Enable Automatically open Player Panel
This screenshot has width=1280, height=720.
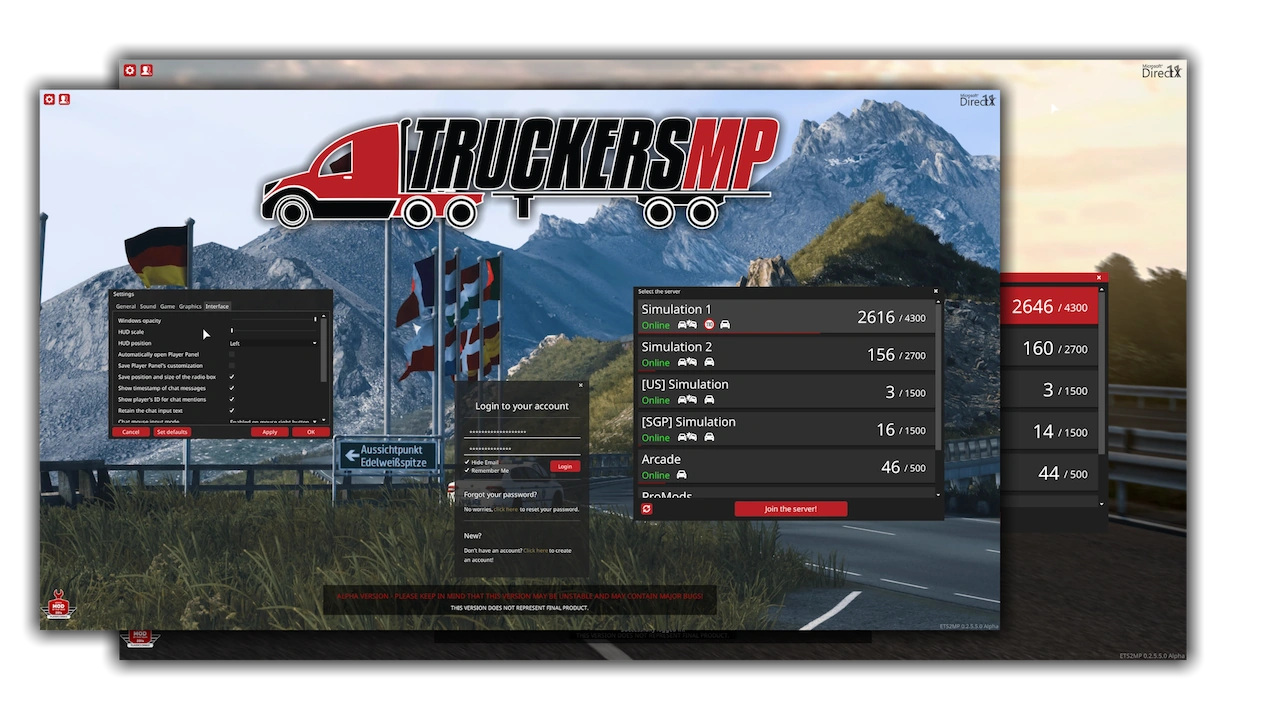click(x=232, y=355)
